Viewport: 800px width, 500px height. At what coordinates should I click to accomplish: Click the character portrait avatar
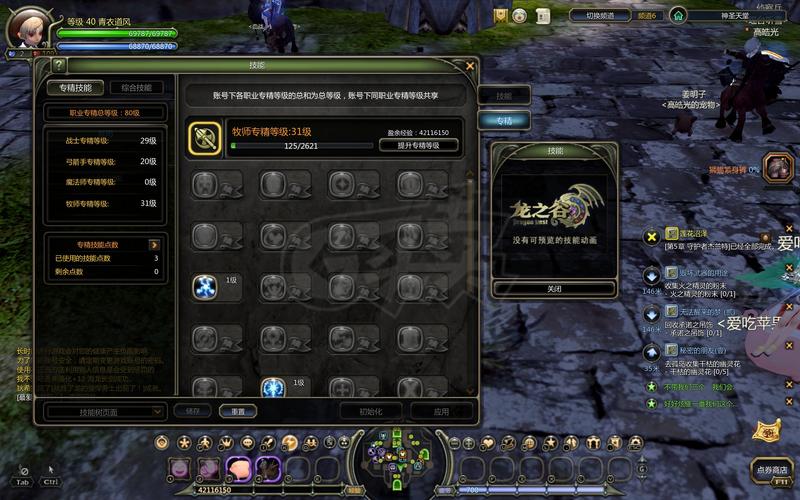(x=28, y=27)
